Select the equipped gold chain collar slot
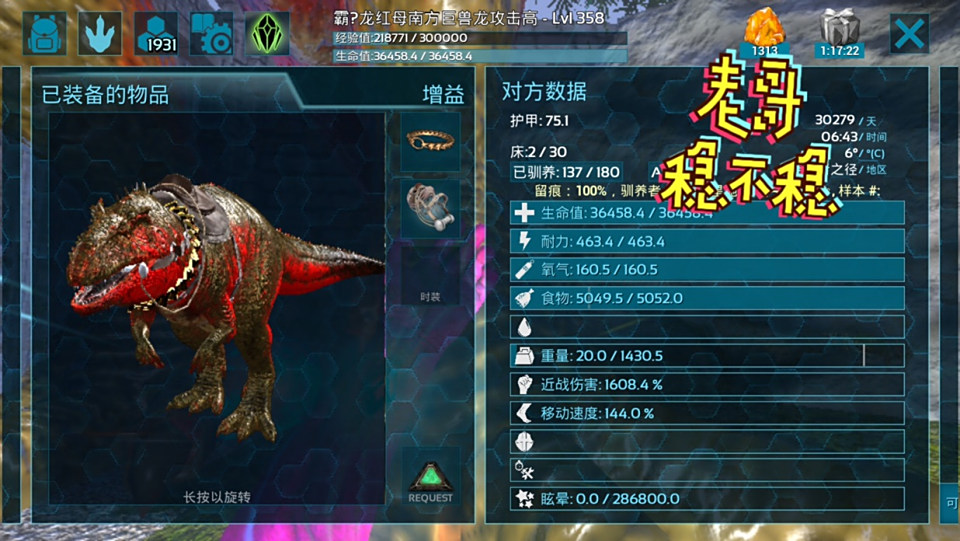Viewport: 960px width, 541px height. [x=430, y=141]
